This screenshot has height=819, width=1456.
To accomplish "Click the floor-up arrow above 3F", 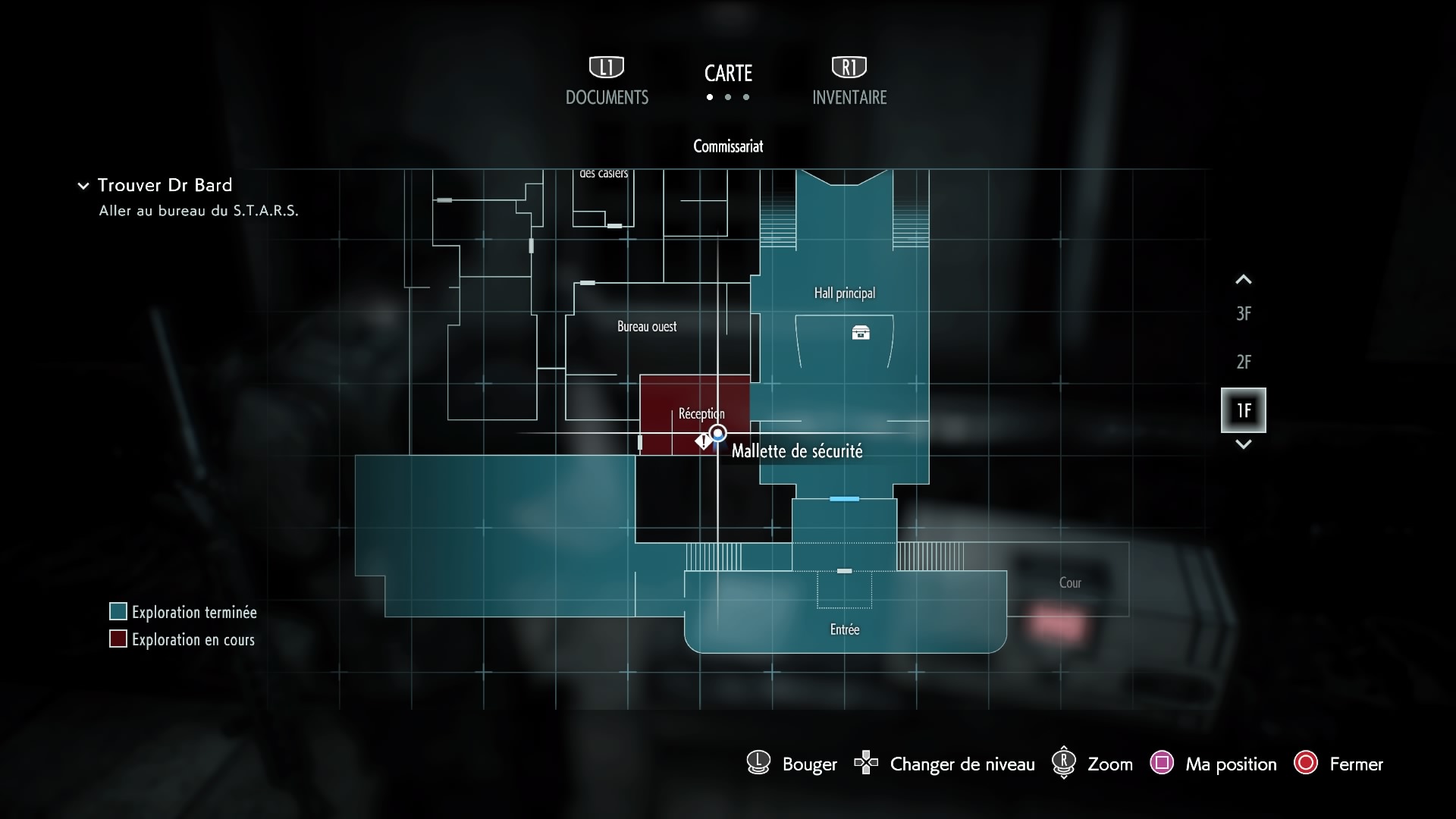I will (x=1243, y=280).
